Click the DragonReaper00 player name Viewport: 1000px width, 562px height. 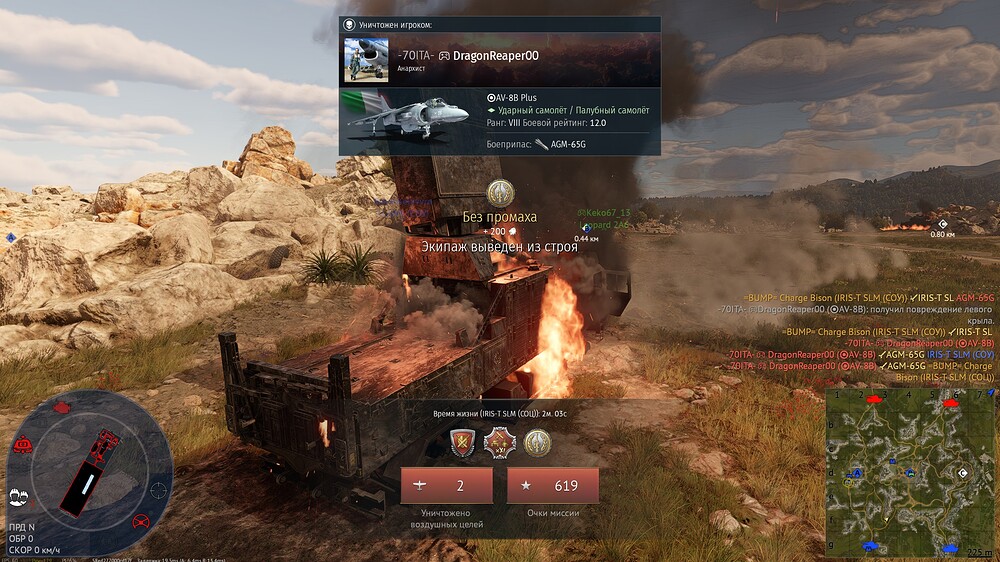(496, 55)
